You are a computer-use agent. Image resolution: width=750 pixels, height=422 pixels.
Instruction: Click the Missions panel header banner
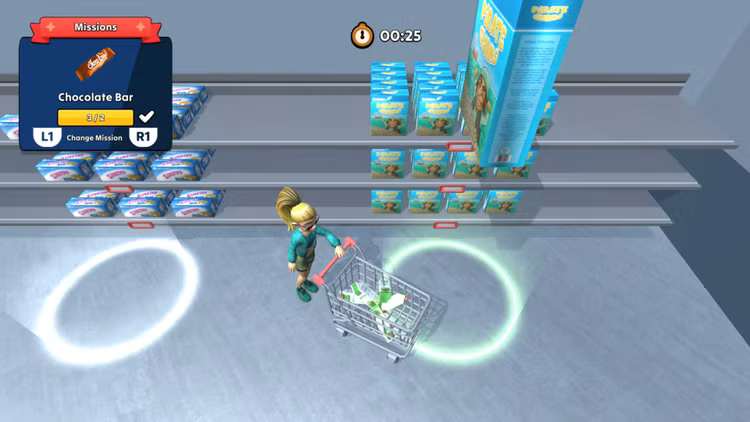[95, 27]
